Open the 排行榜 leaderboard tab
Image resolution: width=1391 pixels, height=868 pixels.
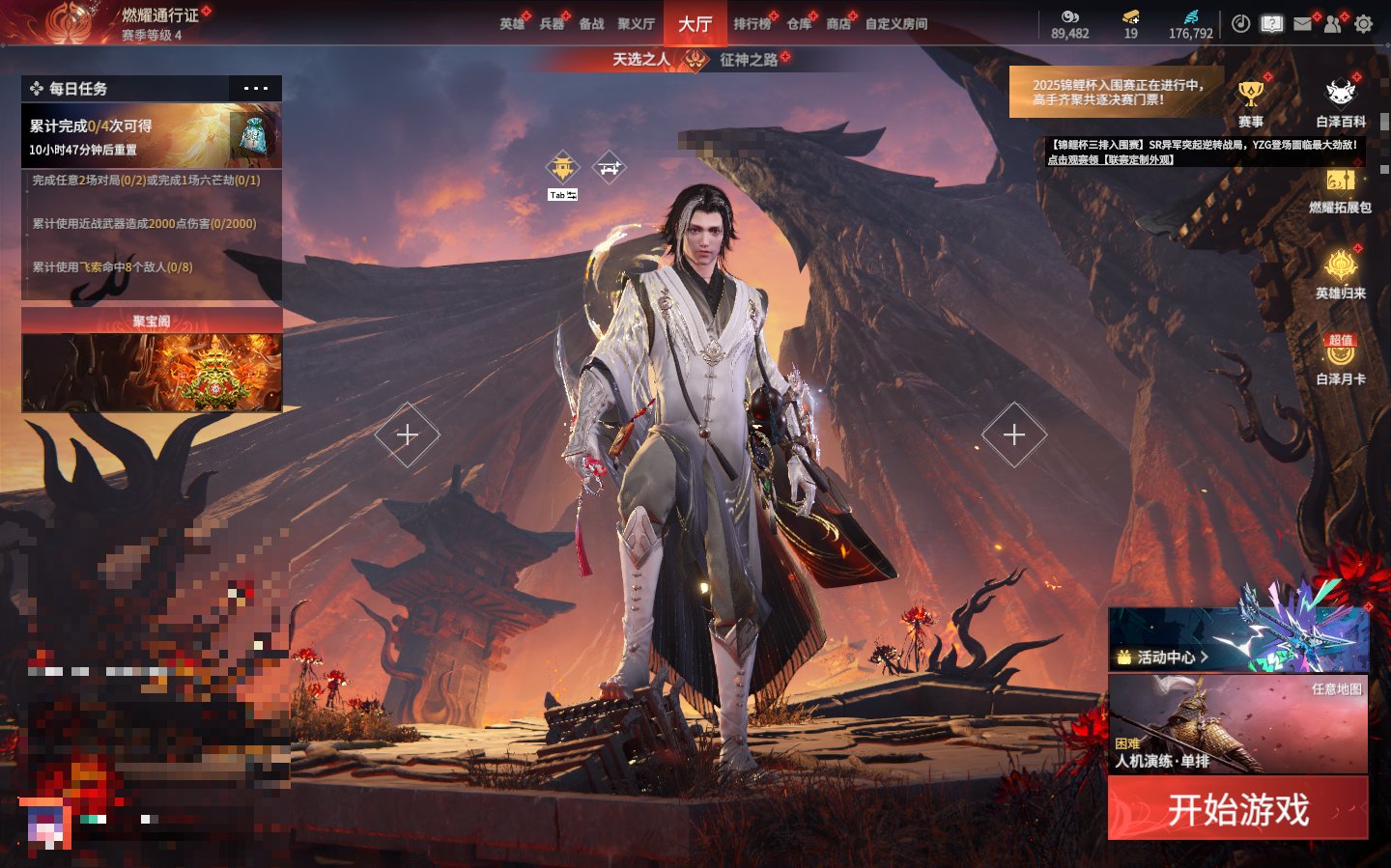[x=752, y=24]
